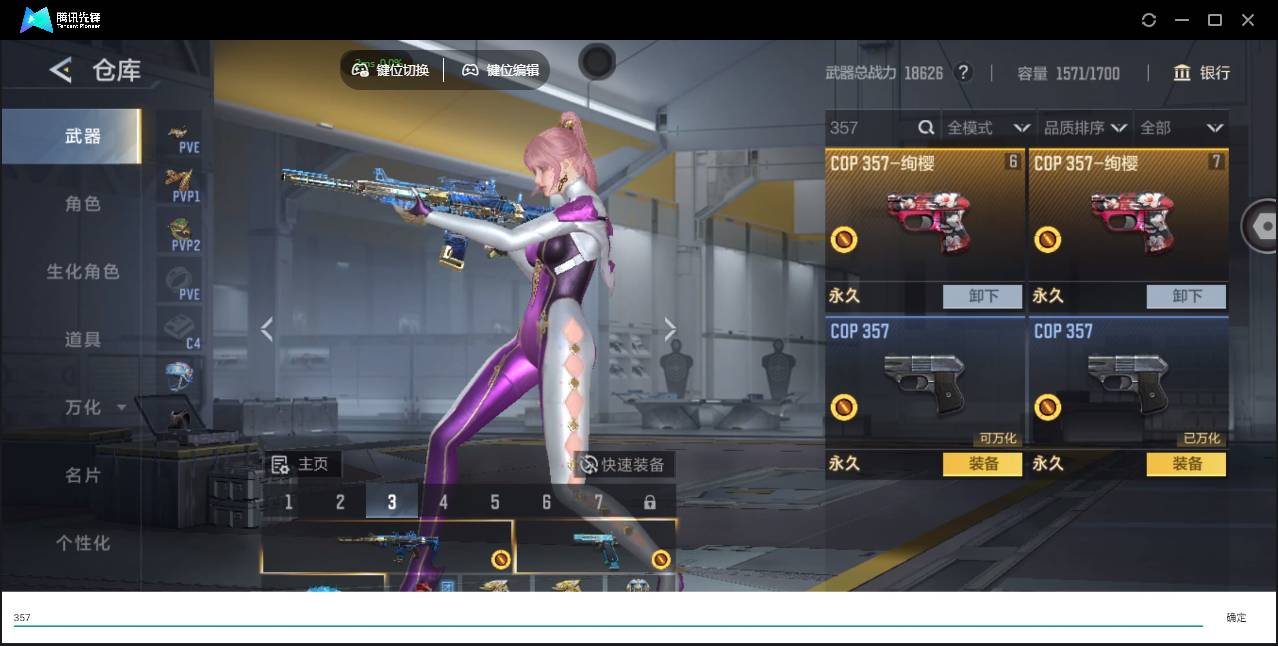Open the 银行 bank

1202,73
